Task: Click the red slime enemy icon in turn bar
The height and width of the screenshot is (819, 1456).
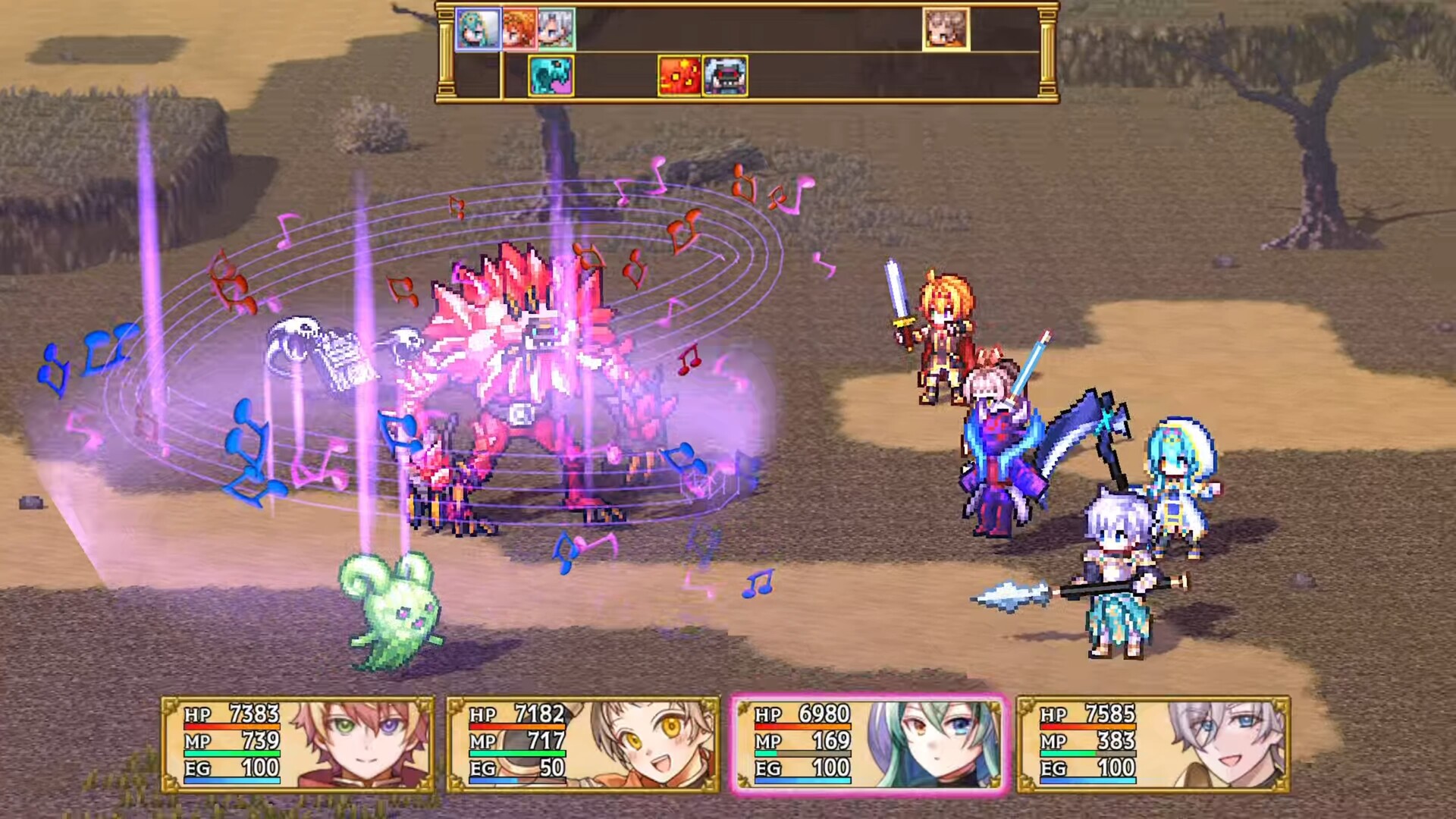Action: point(679,77)
